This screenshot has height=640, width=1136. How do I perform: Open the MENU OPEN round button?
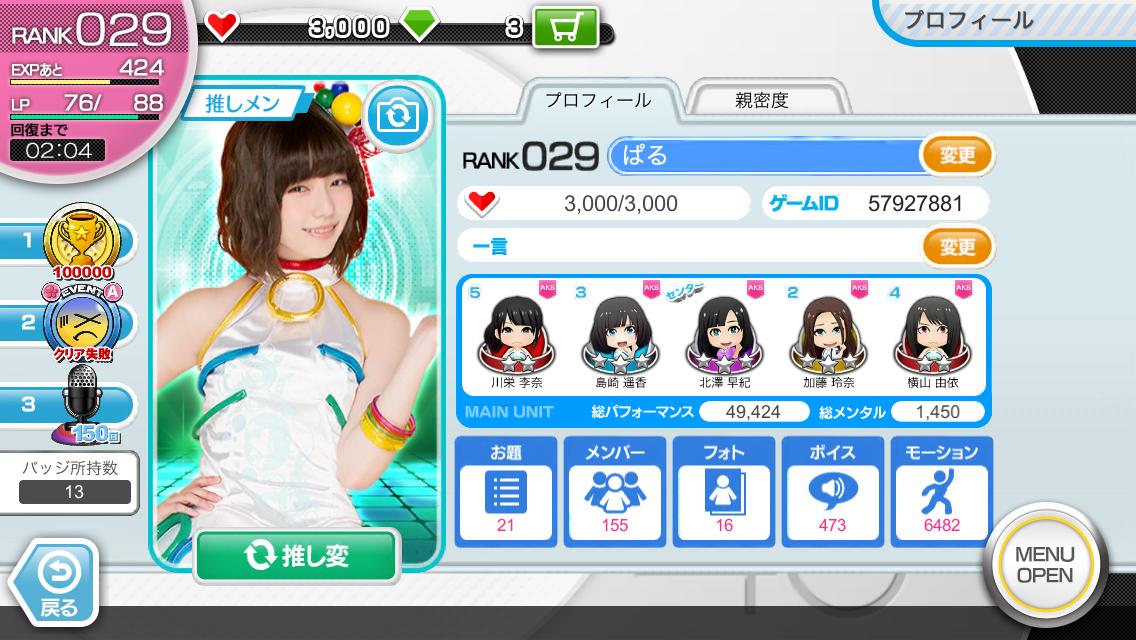(x=1045, y=564)
